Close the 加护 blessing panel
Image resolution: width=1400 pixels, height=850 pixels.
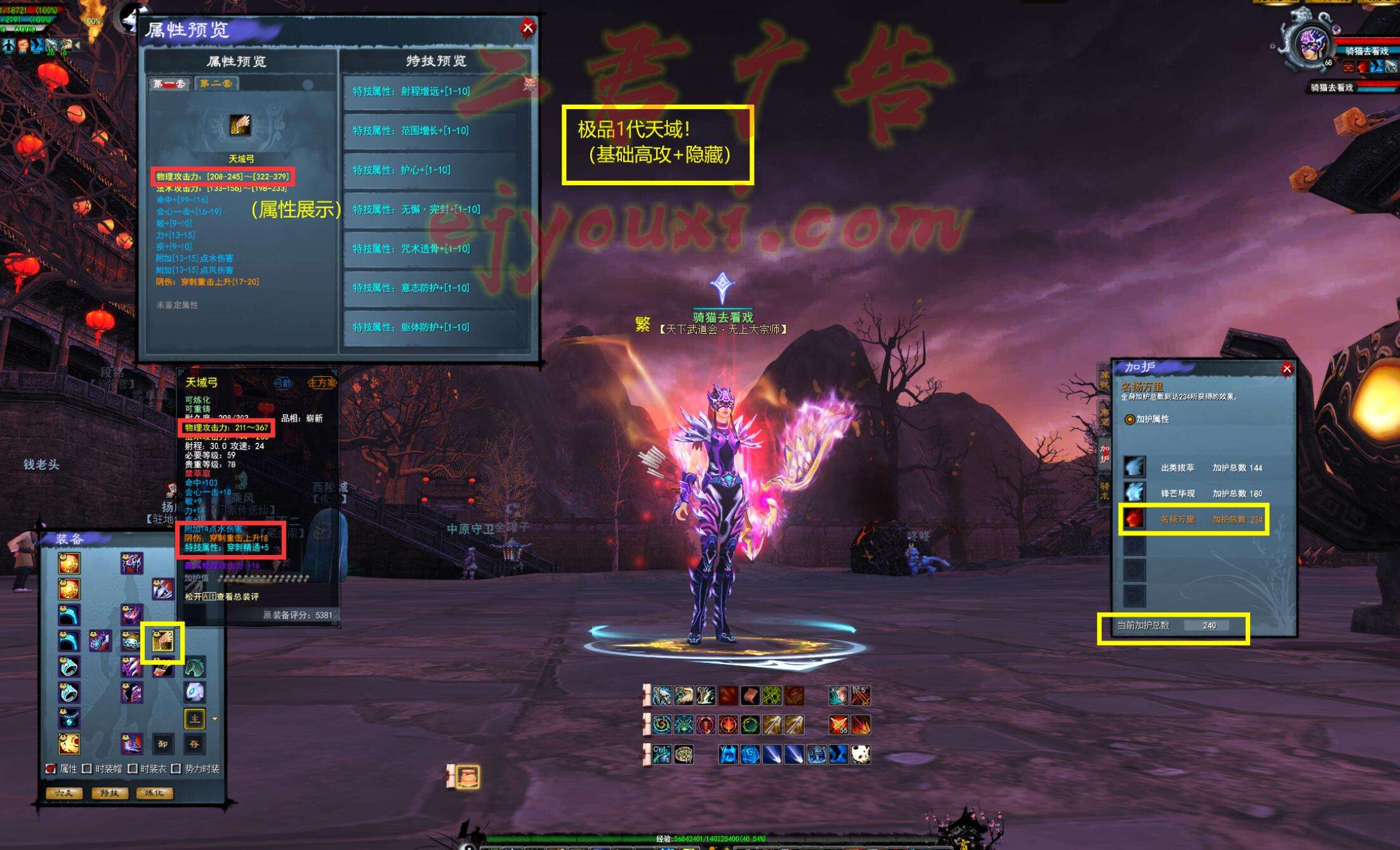click(1286, 369)
